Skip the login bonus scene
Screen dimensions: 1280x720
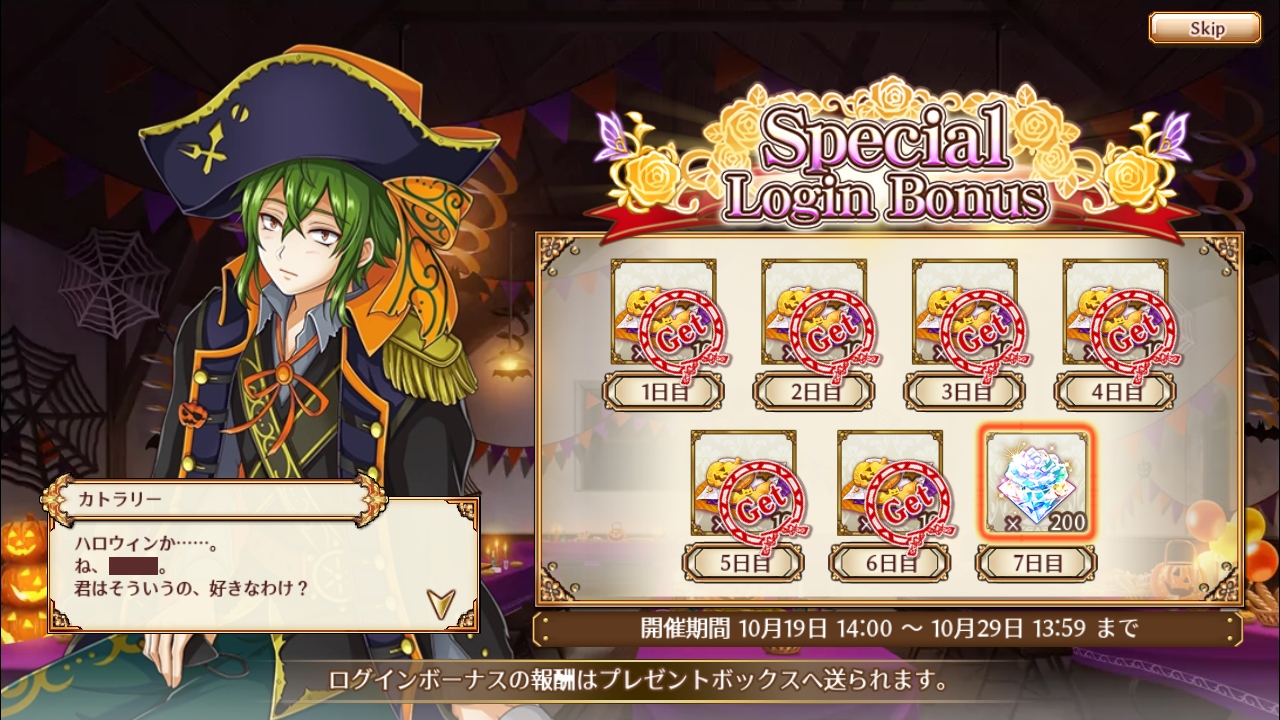(1204, 28)
